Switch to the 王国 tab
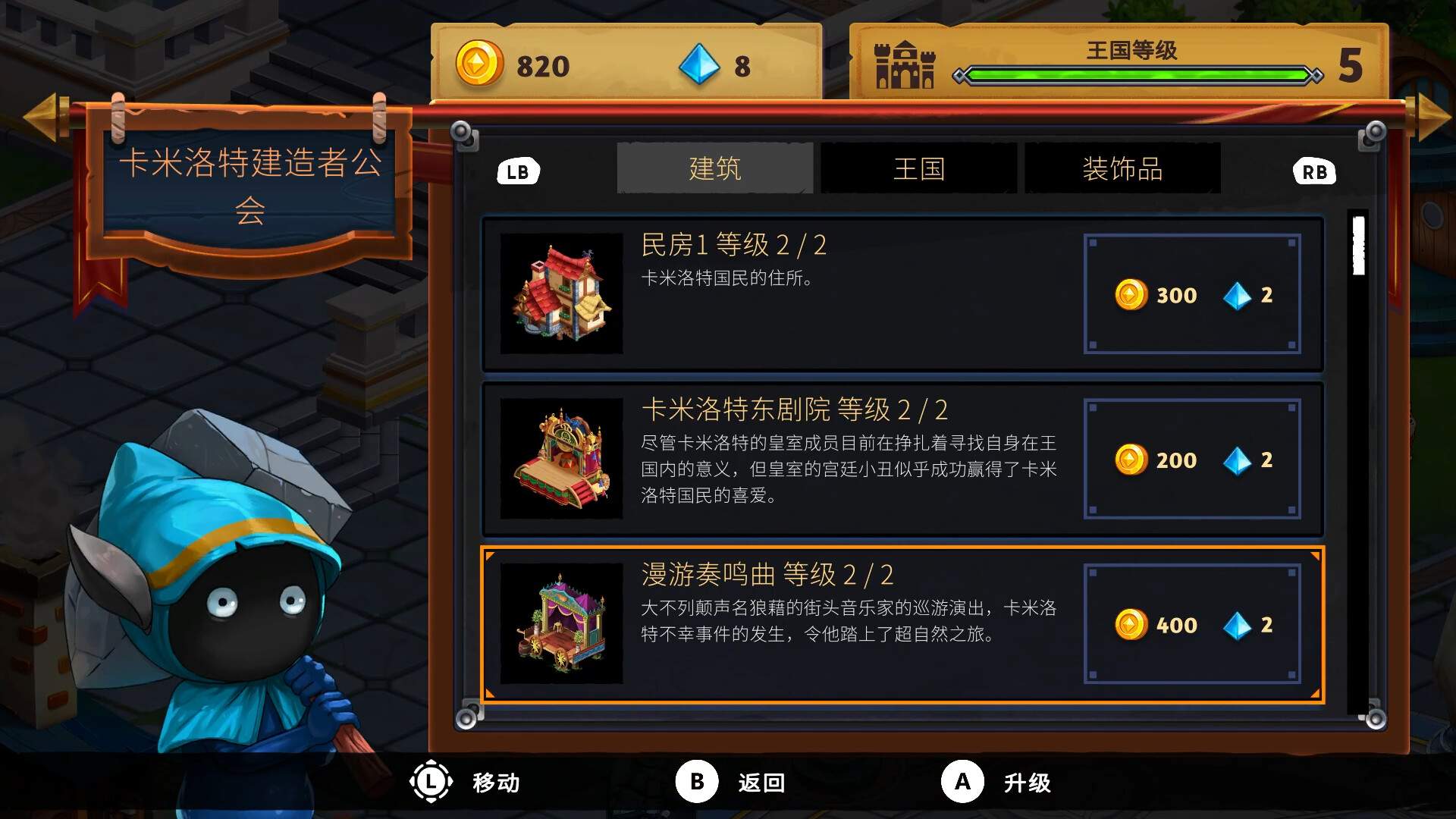 tap(918, 168)
